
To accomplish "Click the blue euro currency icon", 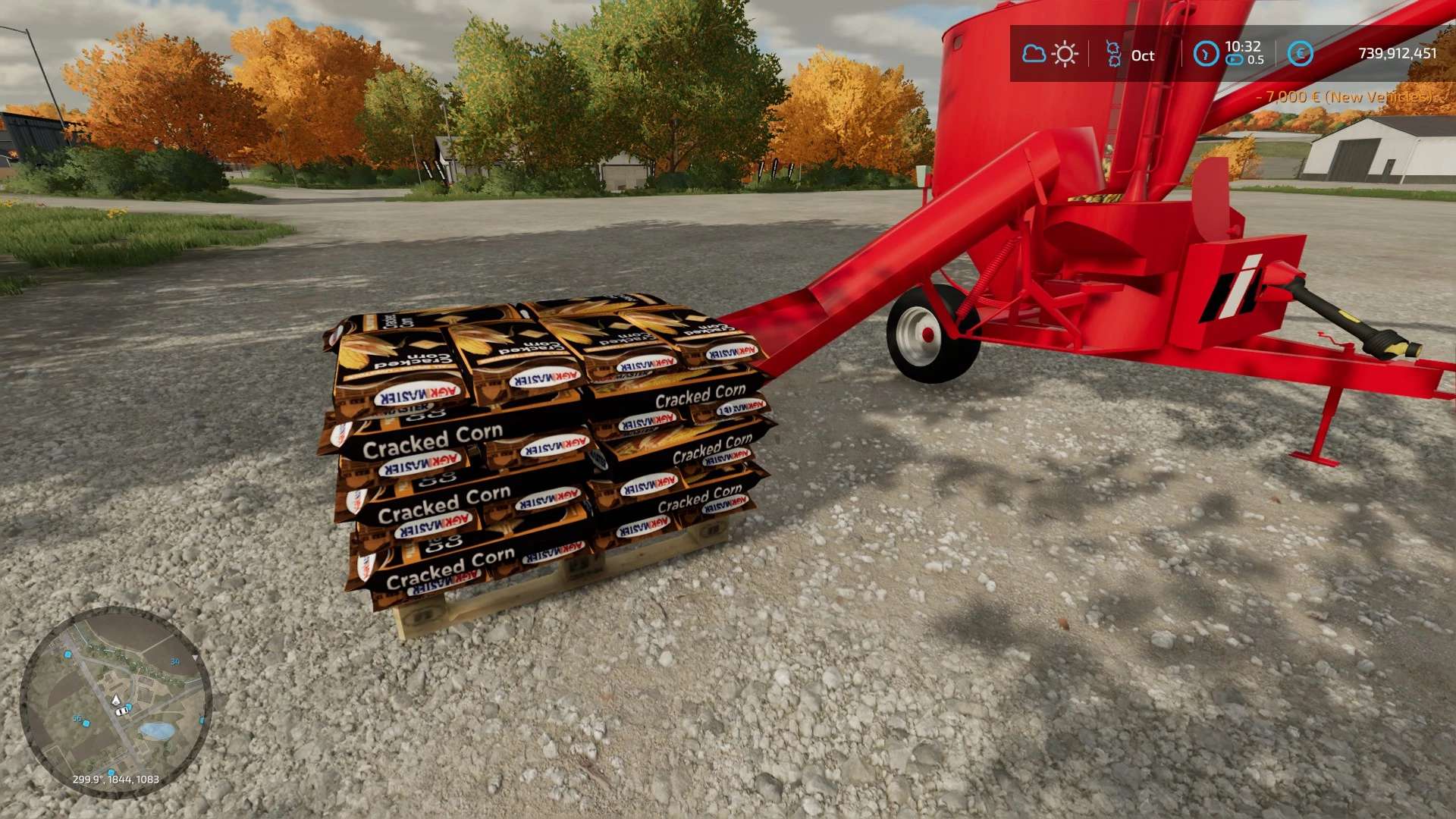I will [x=1301, y=53].
